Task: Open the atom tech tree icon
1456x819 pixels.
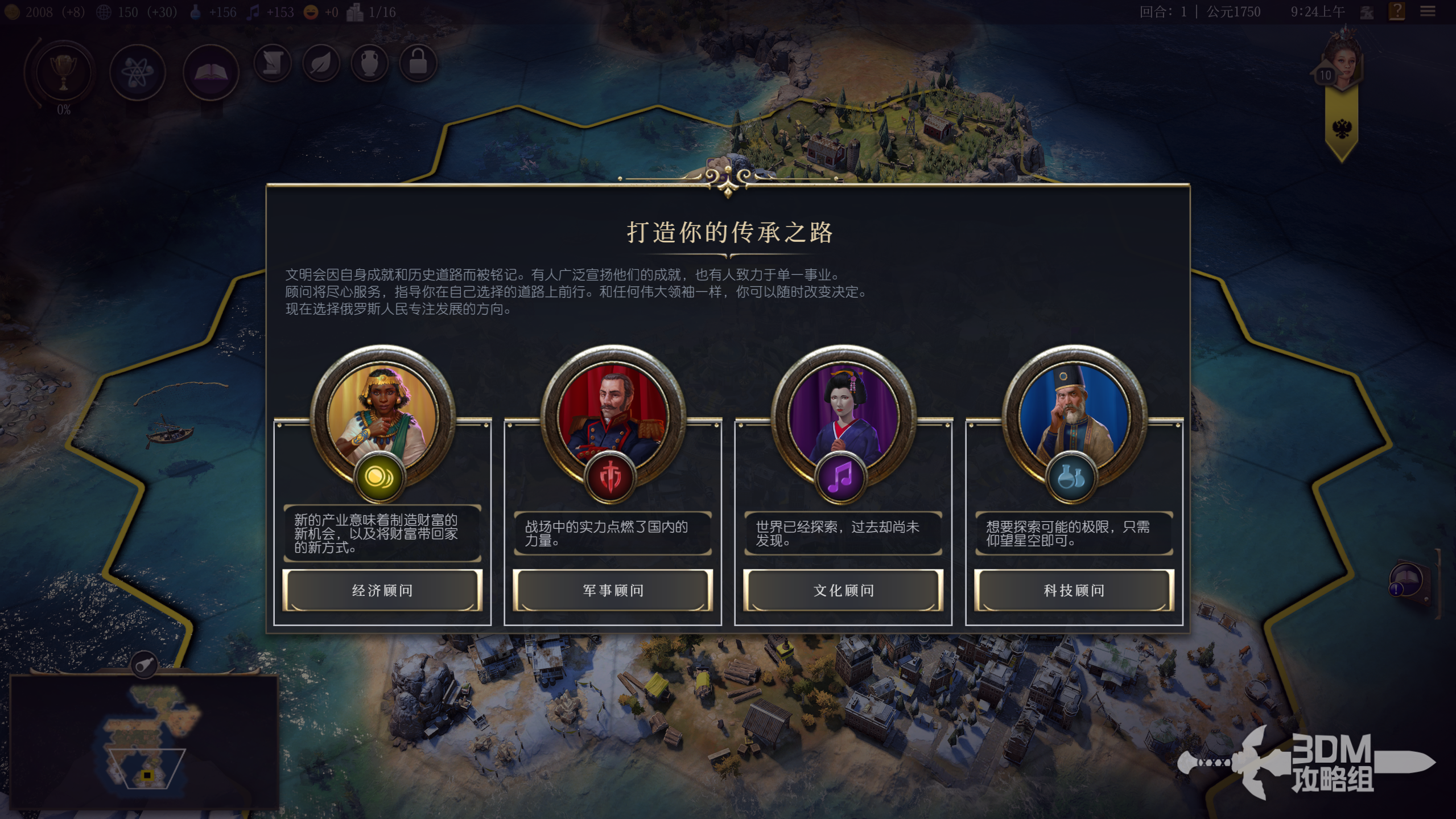Action: [x=137, y=72]
